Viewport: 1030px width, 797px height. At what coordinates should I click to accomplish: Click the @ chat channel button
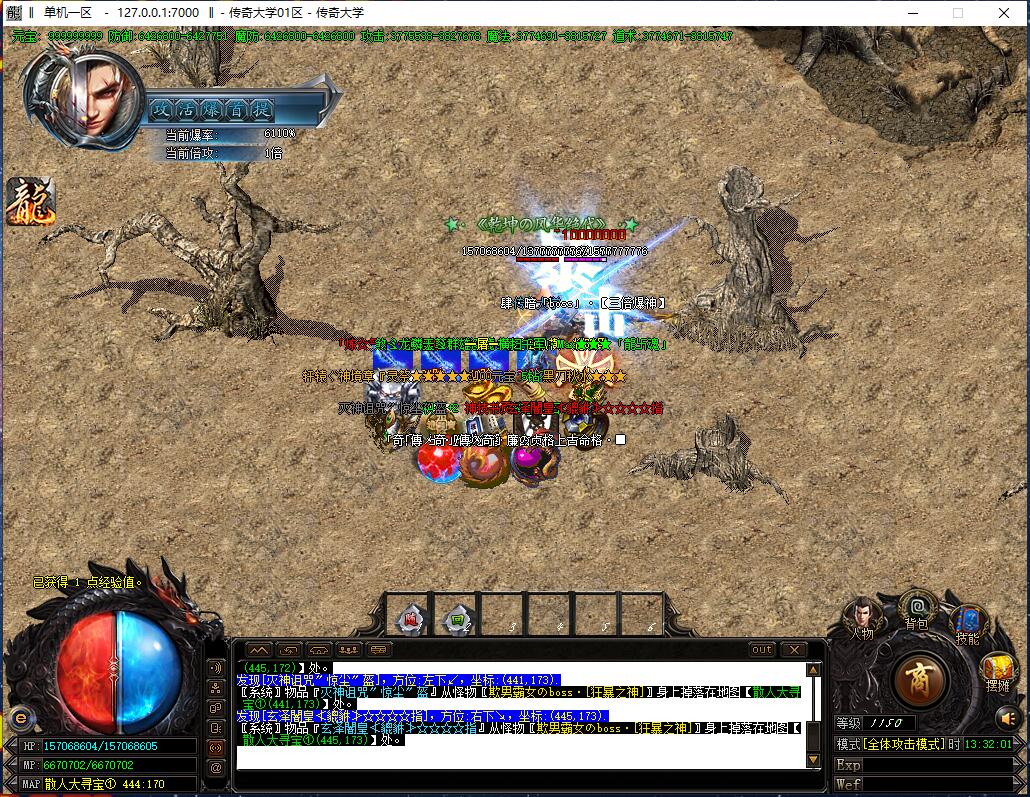tap(215, 767)
